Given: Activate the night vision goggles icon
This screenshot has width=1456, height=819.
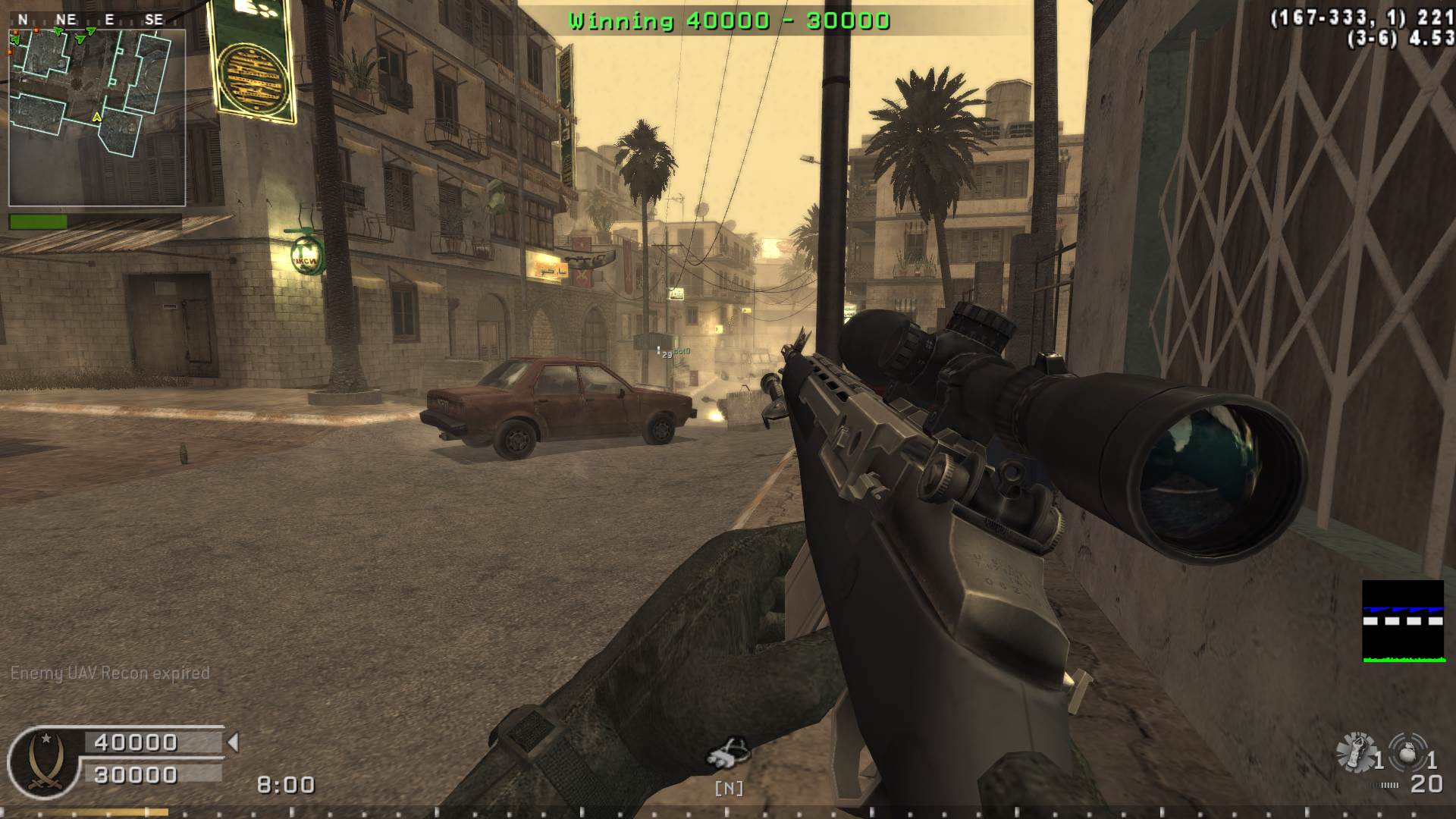Looking at the screenshot, I should click(x=728, y=754).
